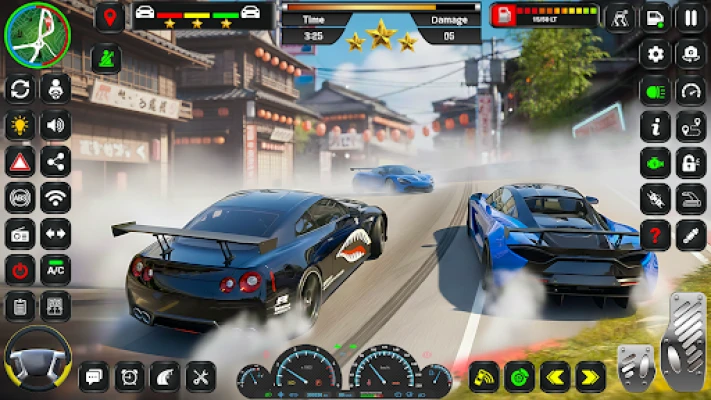The image size is (711, 400).
Task: Click the share icon
Action: pyautogui.click(x=55, y=161)
